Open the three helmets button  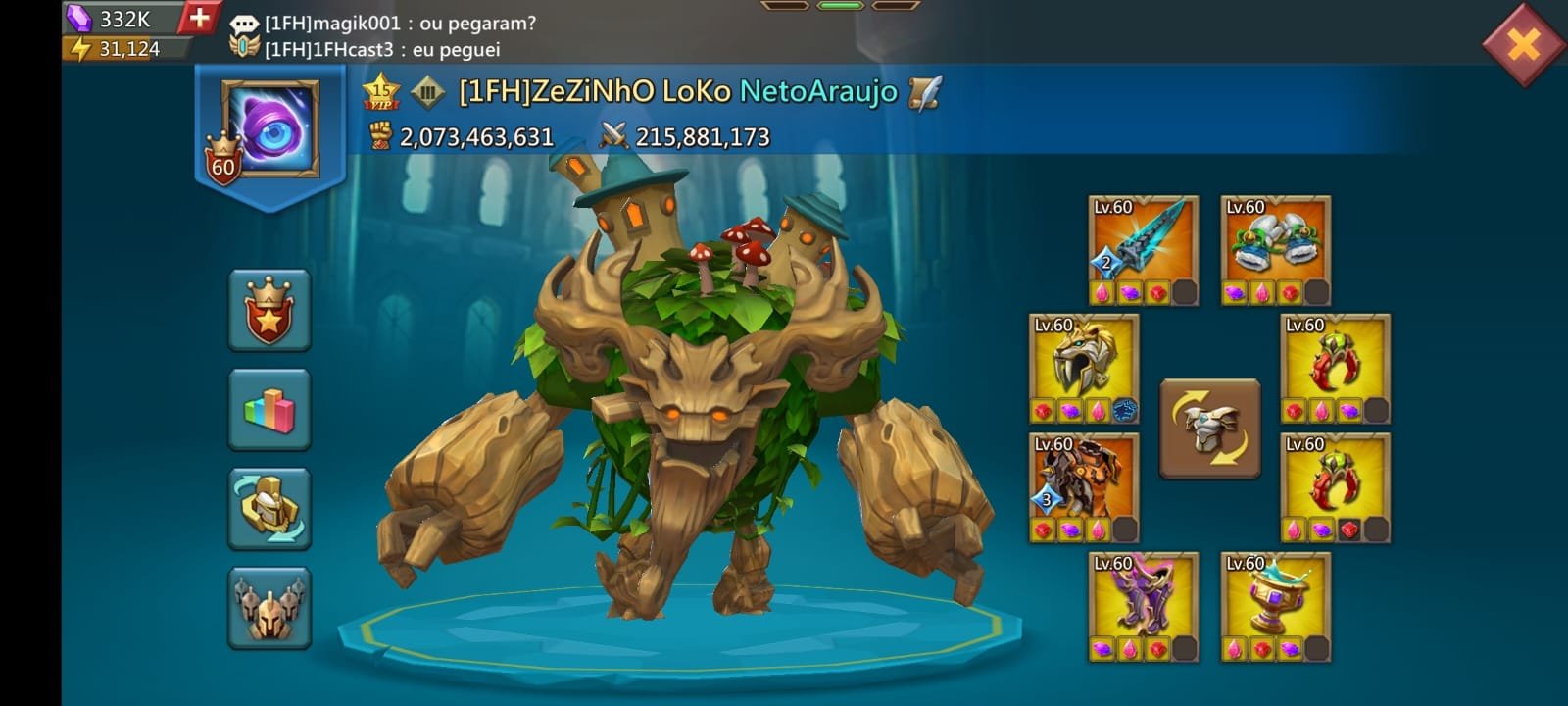click(x=269, y=607)
